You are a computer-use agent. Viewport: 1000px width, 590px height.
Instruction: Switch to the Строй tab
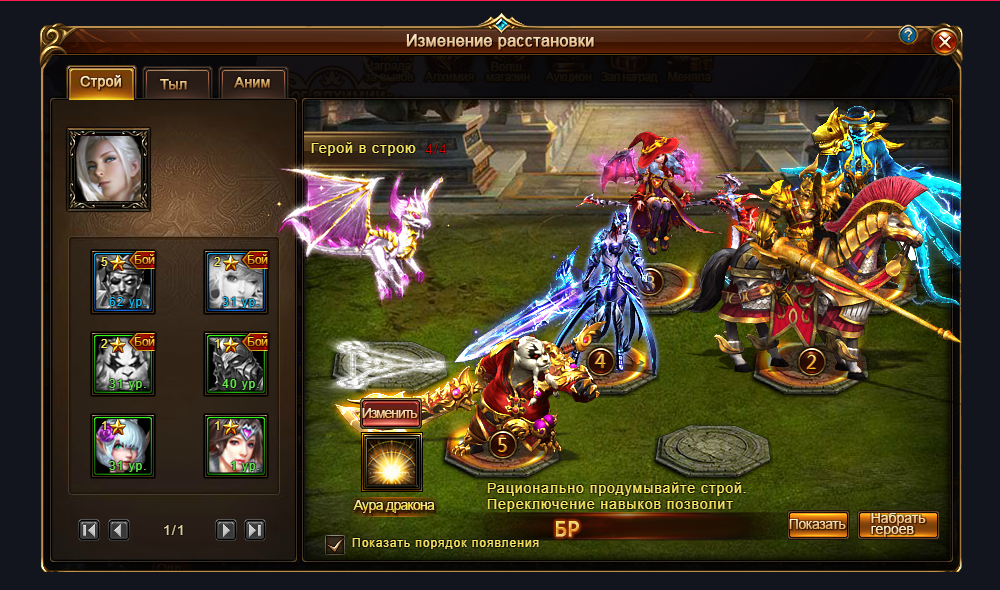click(x=101, y=83)
